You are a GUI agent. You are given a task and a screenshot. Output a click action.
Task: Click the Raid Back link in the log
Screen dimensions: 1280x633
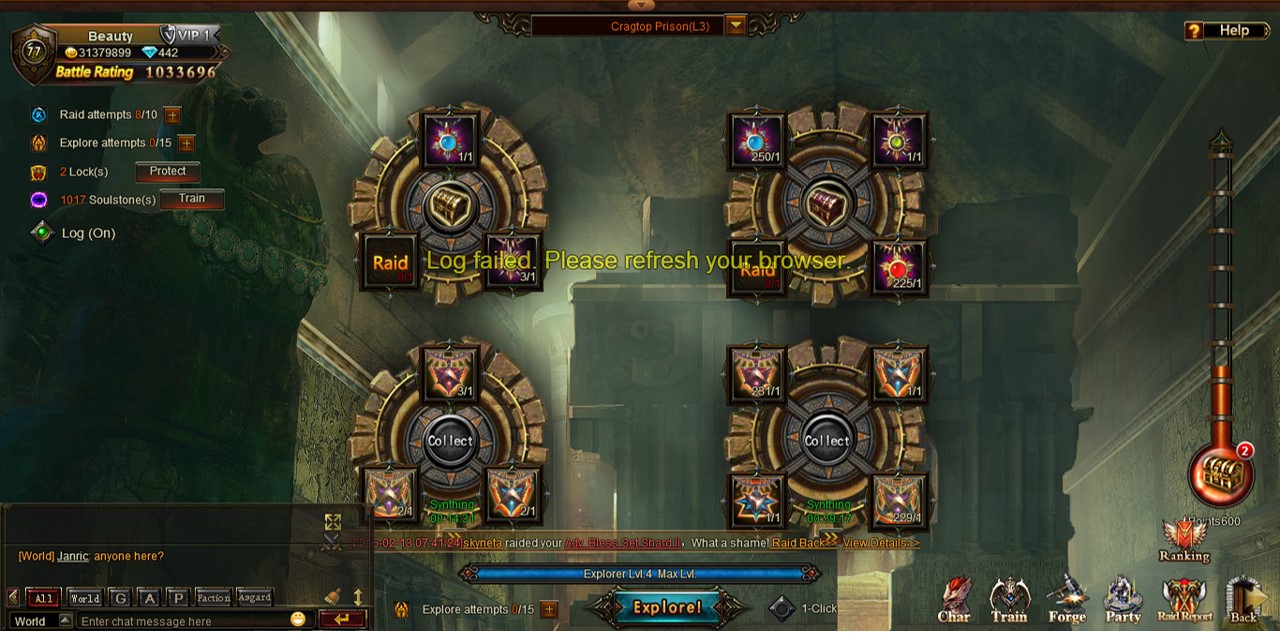[798, 543]
